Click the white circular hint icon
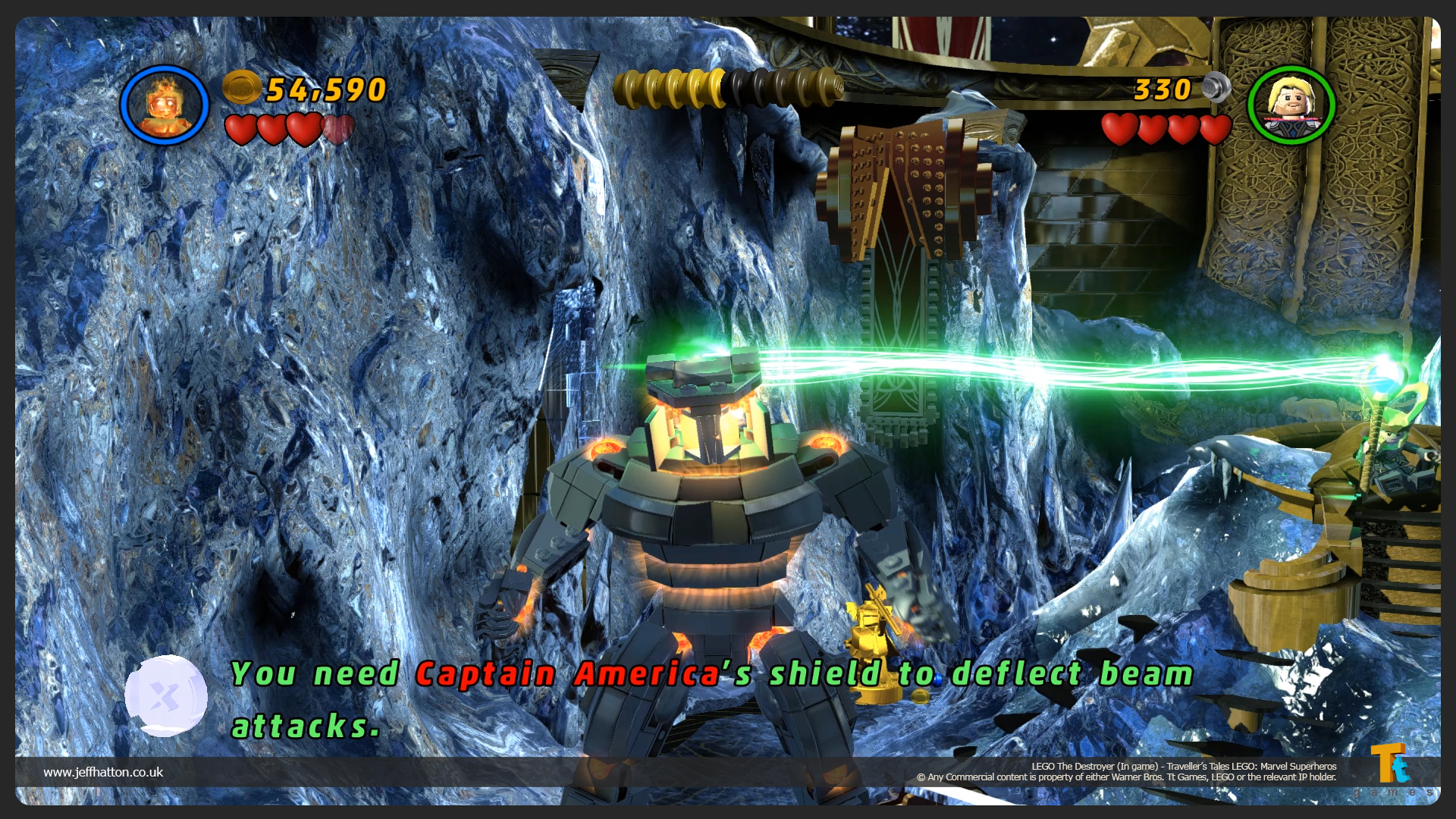1456x819 pixels. pyautogui.click(x=166, y=695)
